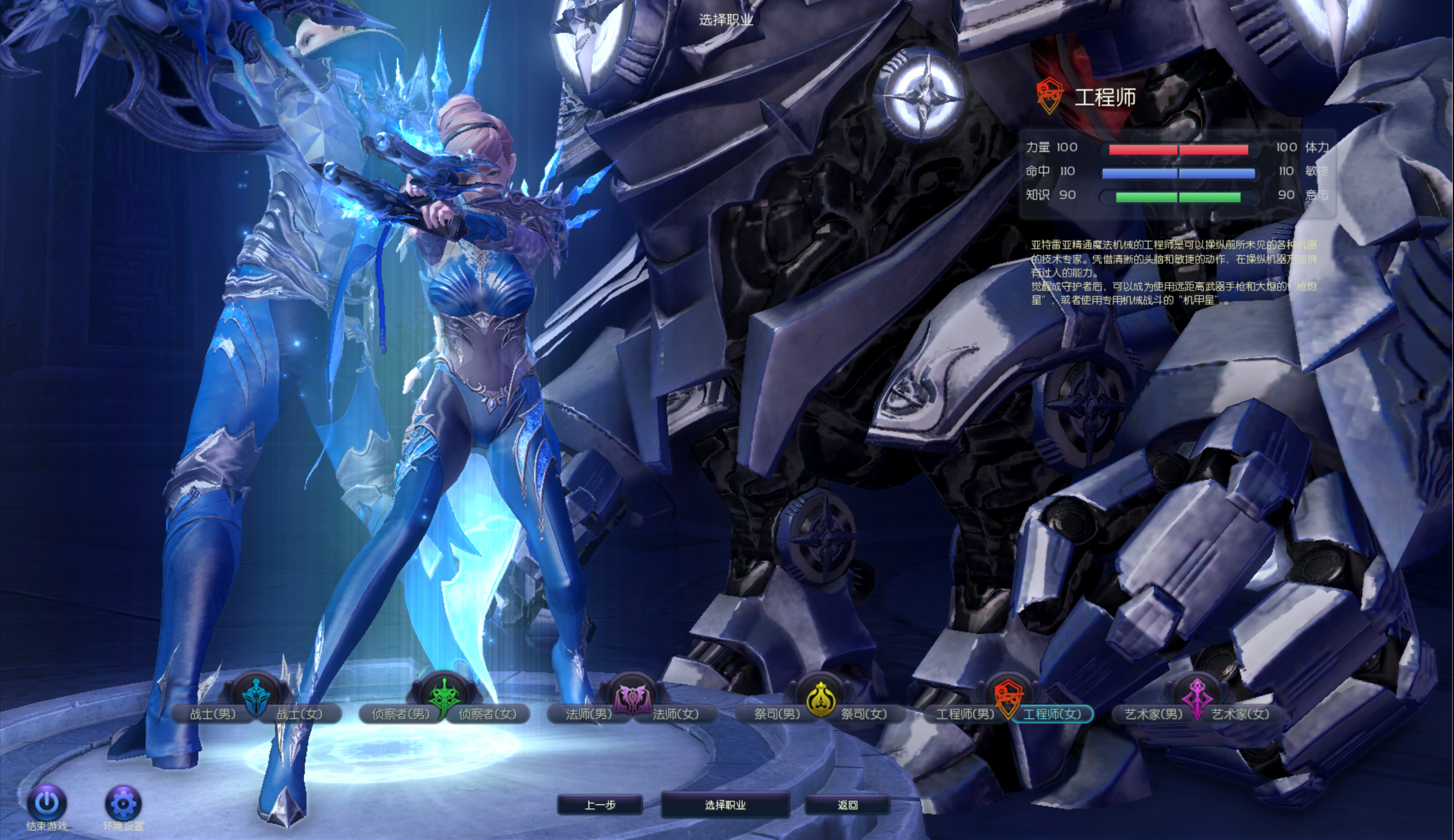Image resolution: width=1454 pixels, height=840 pixels.
Task: Select the 侦察者(女) class
Action: (x=488, y=714)
